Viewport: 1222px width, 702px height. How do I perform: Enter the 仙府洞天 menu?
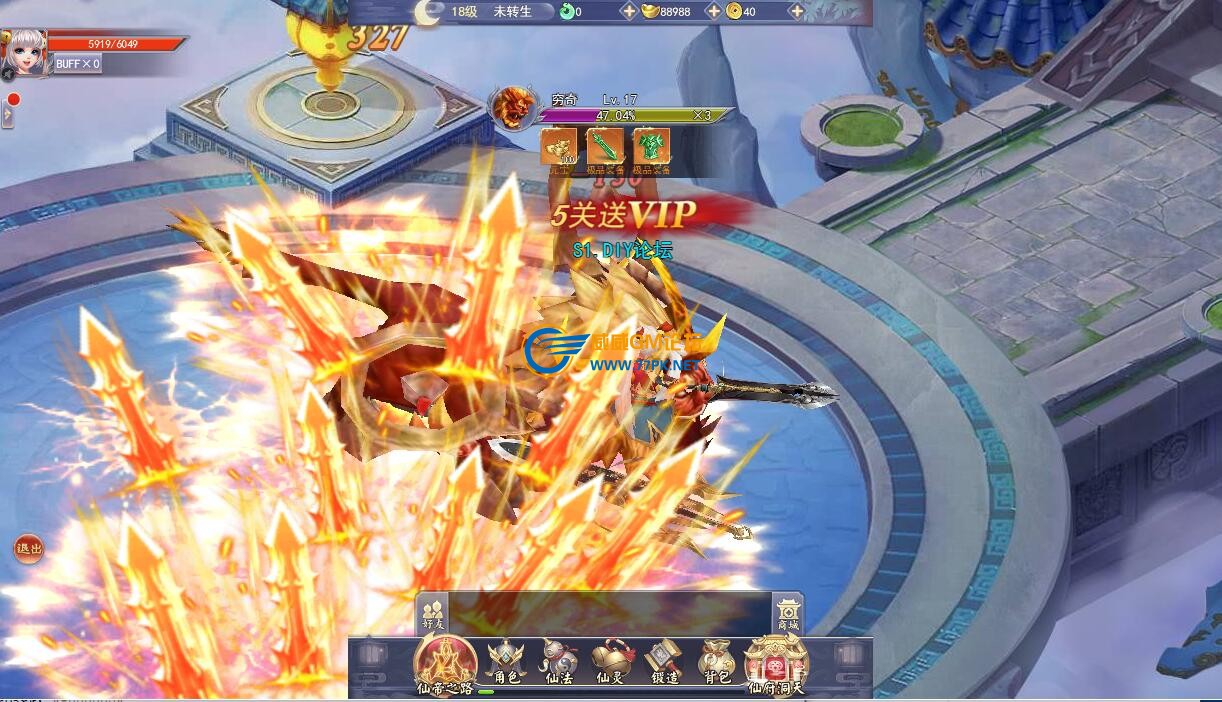776,663
